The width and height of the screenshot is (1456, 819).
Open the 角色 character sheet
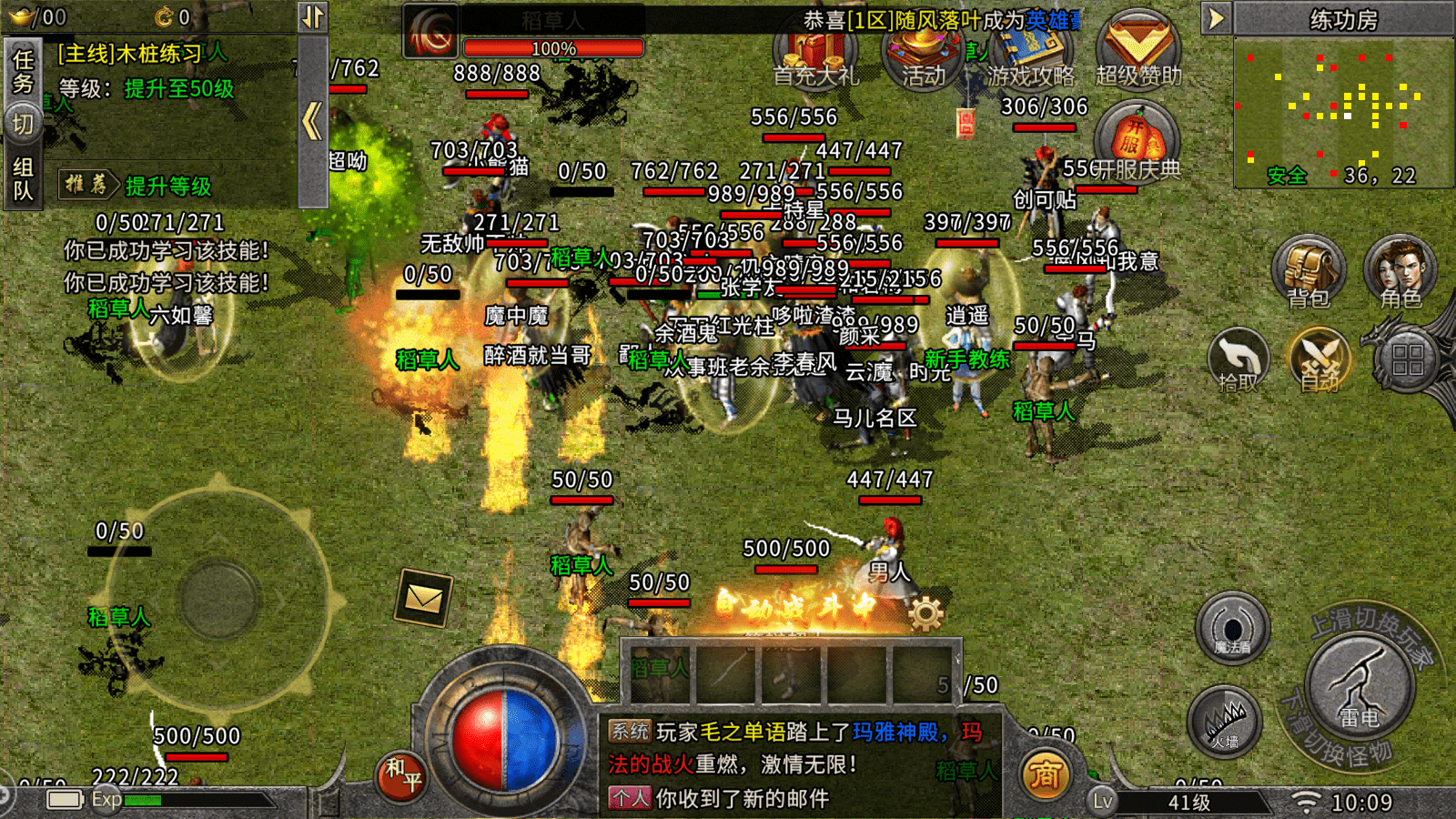coord(1400,271)
